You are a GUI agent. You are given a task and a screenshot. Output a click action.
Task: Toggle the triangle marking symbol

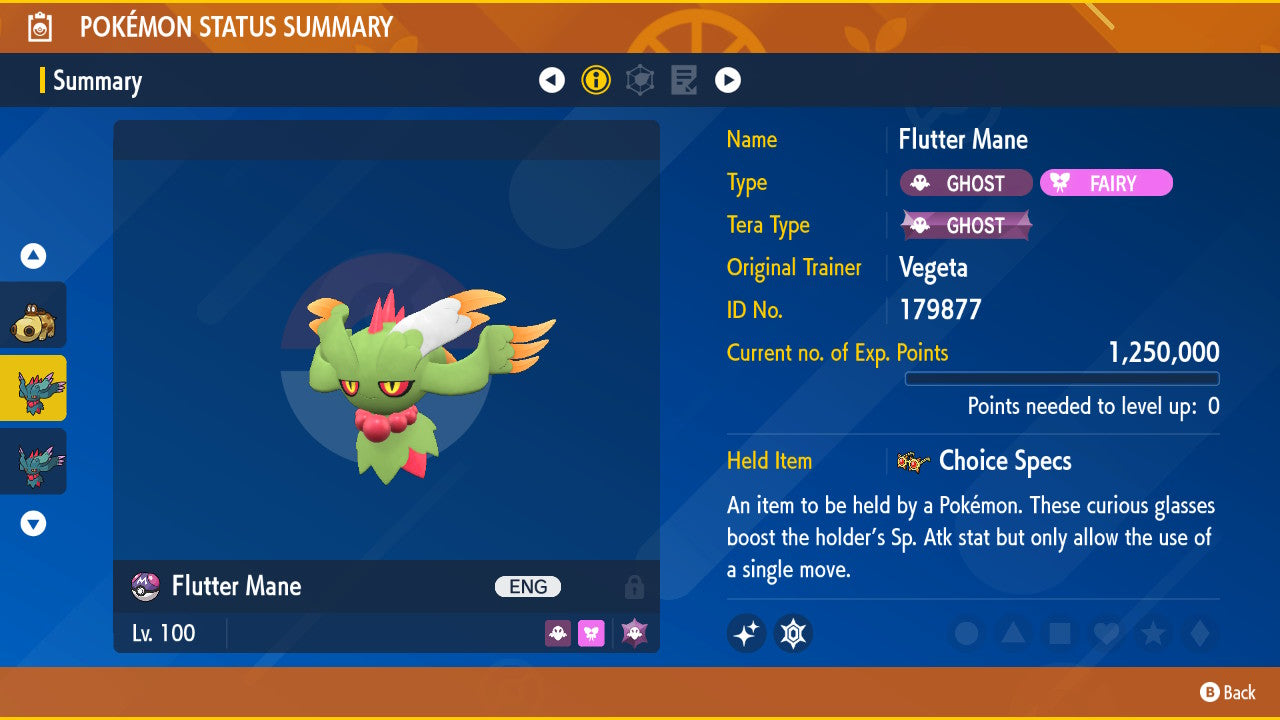tap(1013, 634)
